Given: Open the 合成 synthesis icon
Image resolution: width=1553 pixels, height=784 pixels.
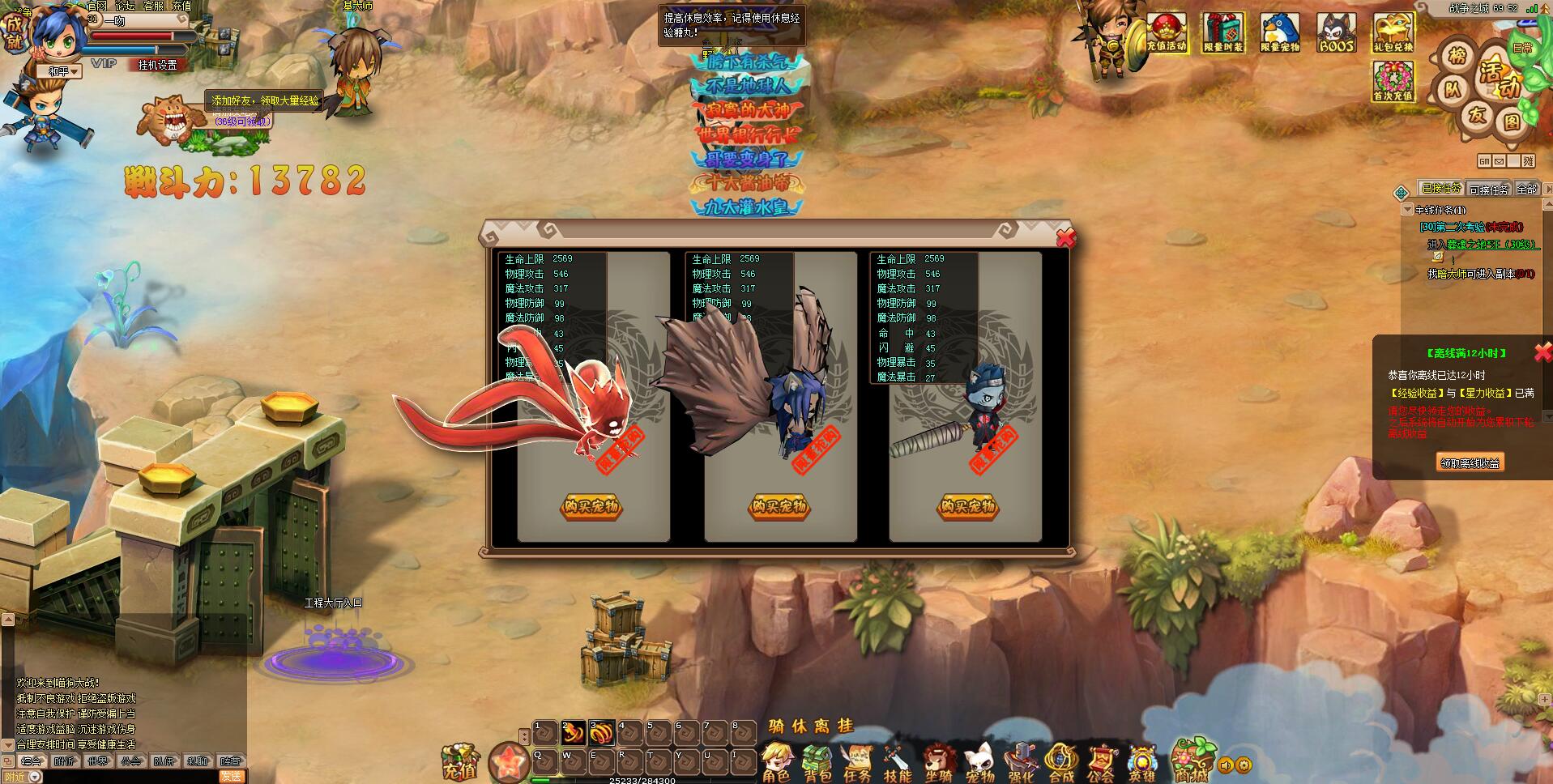Looking at the screenshot, I should [1061, 756].
